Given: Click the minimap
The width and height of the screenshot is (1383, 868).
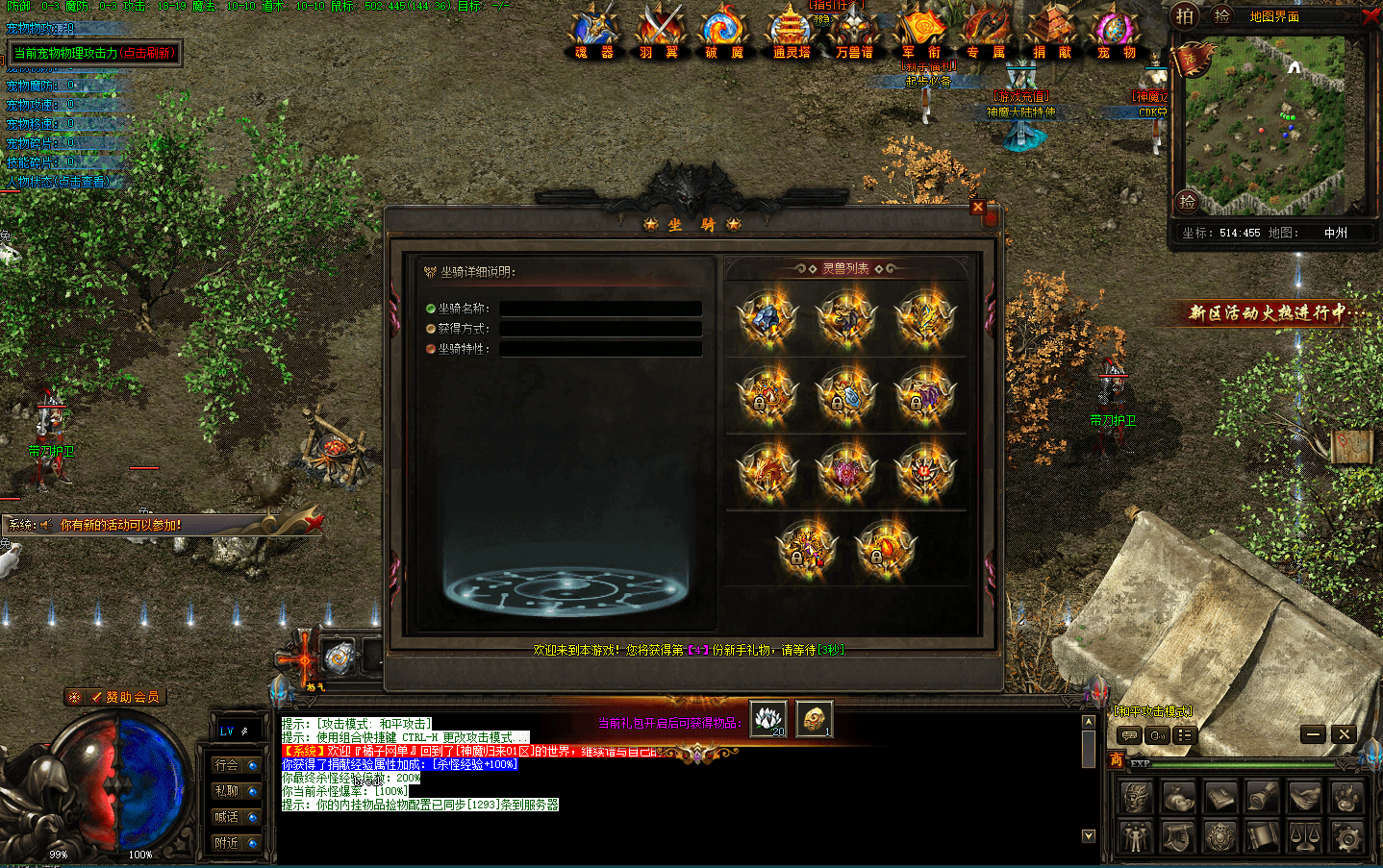Looking at the screenshot, I should coord(1268,125).
